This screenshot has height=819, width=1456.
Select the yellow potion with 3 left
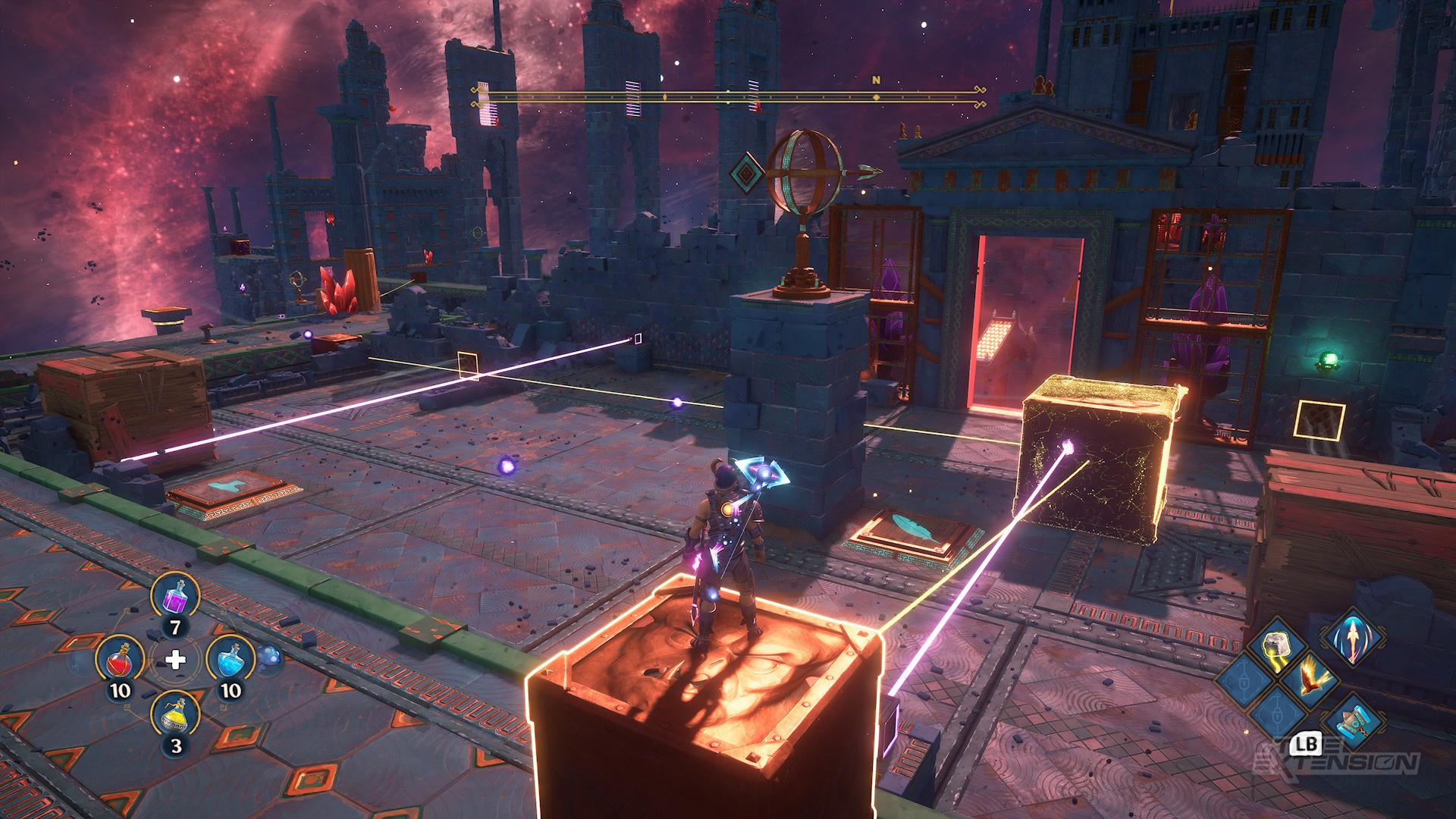pos(175,715)
